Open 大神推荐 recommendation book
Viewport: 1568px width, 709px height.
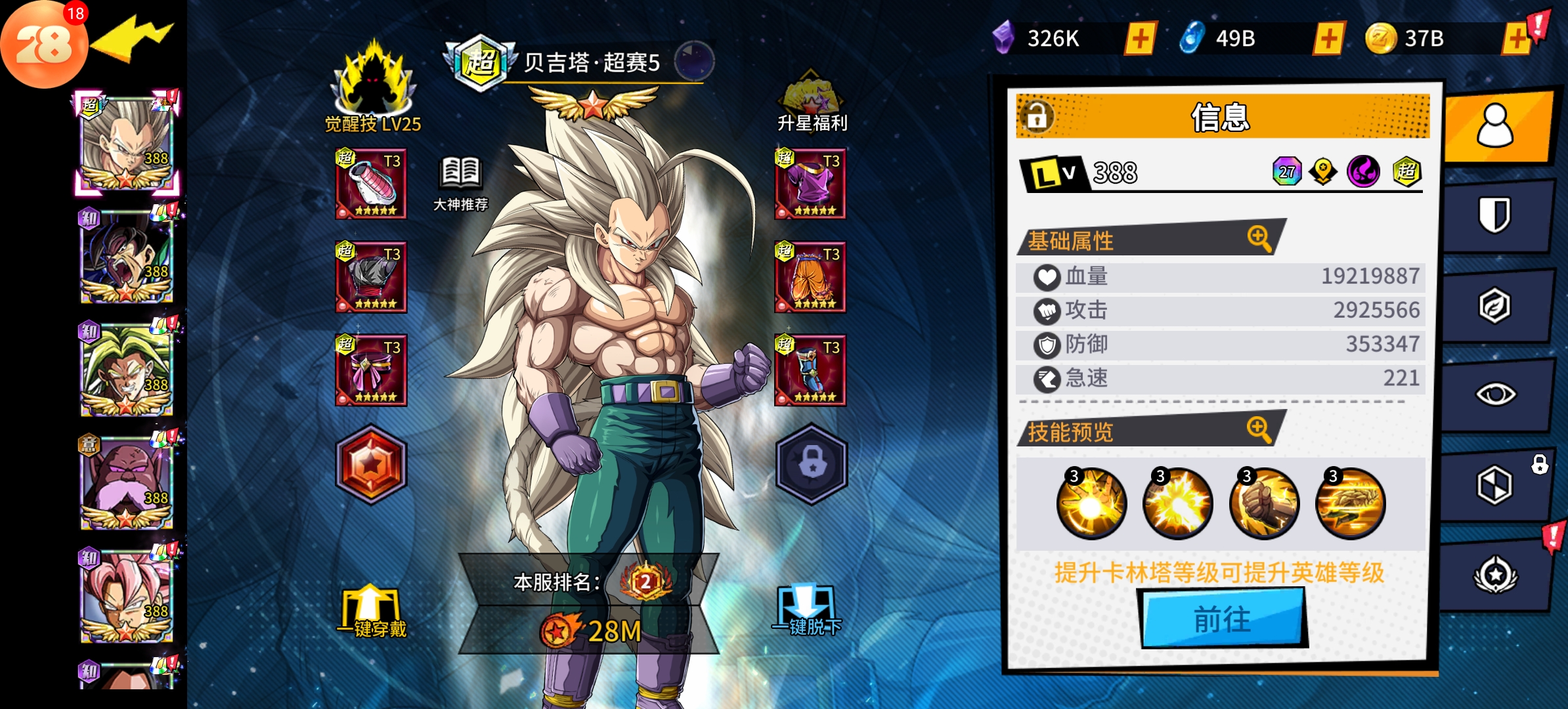(461, 184)
